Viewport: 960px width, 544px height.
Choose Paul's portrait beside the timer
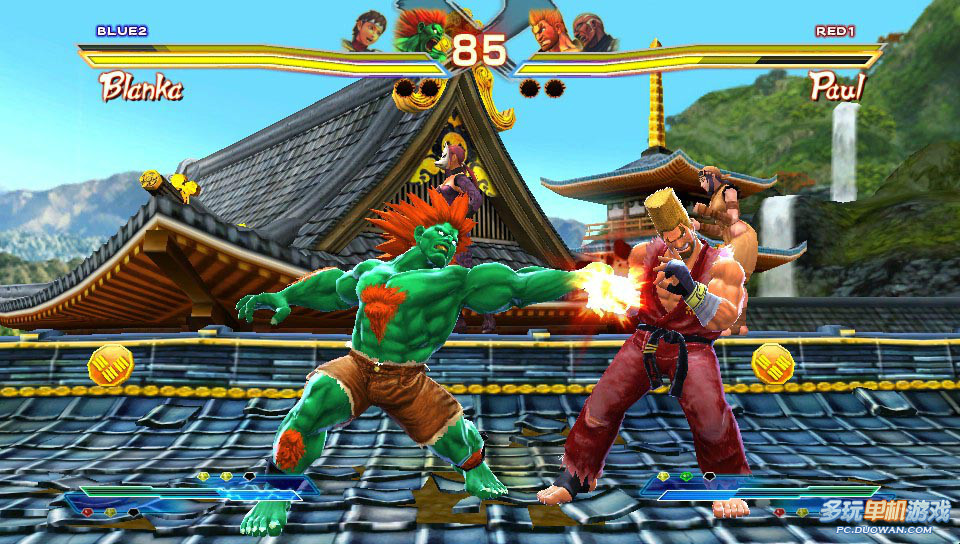tap(548, 30)
